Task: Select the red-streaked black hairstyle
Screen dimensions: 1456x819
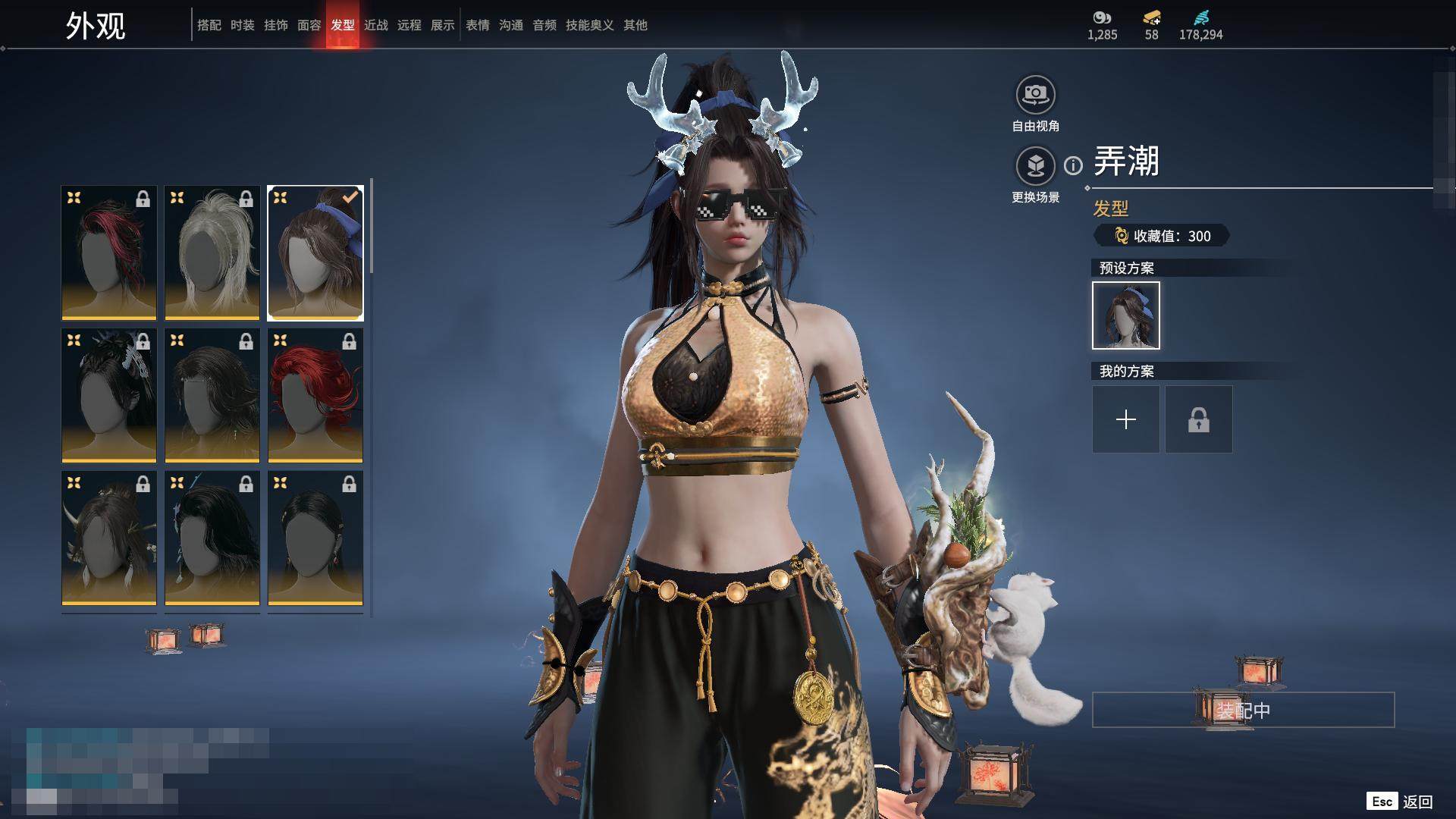Action: pyautogui.click(x=109, y=253)
